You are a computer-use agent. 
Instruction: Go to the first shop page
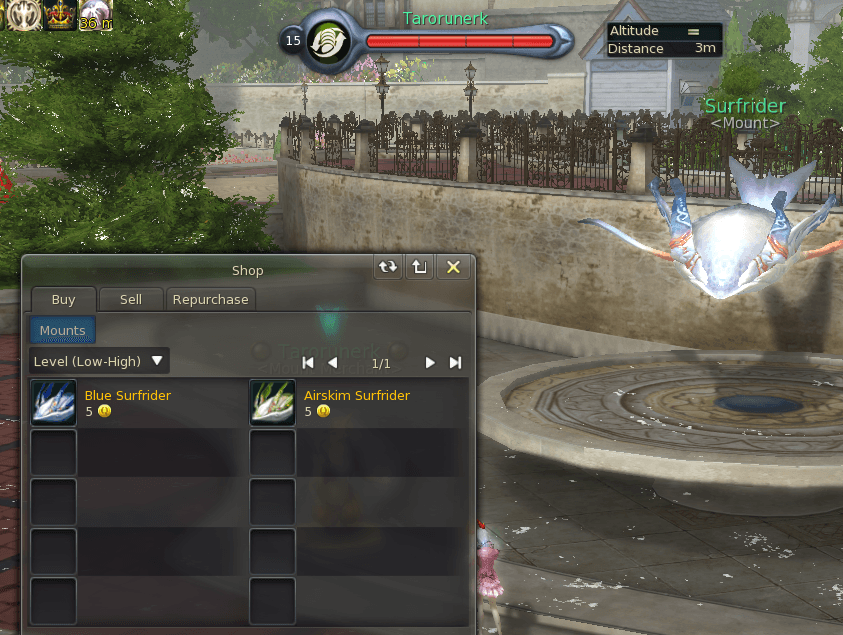click(308, 362)
